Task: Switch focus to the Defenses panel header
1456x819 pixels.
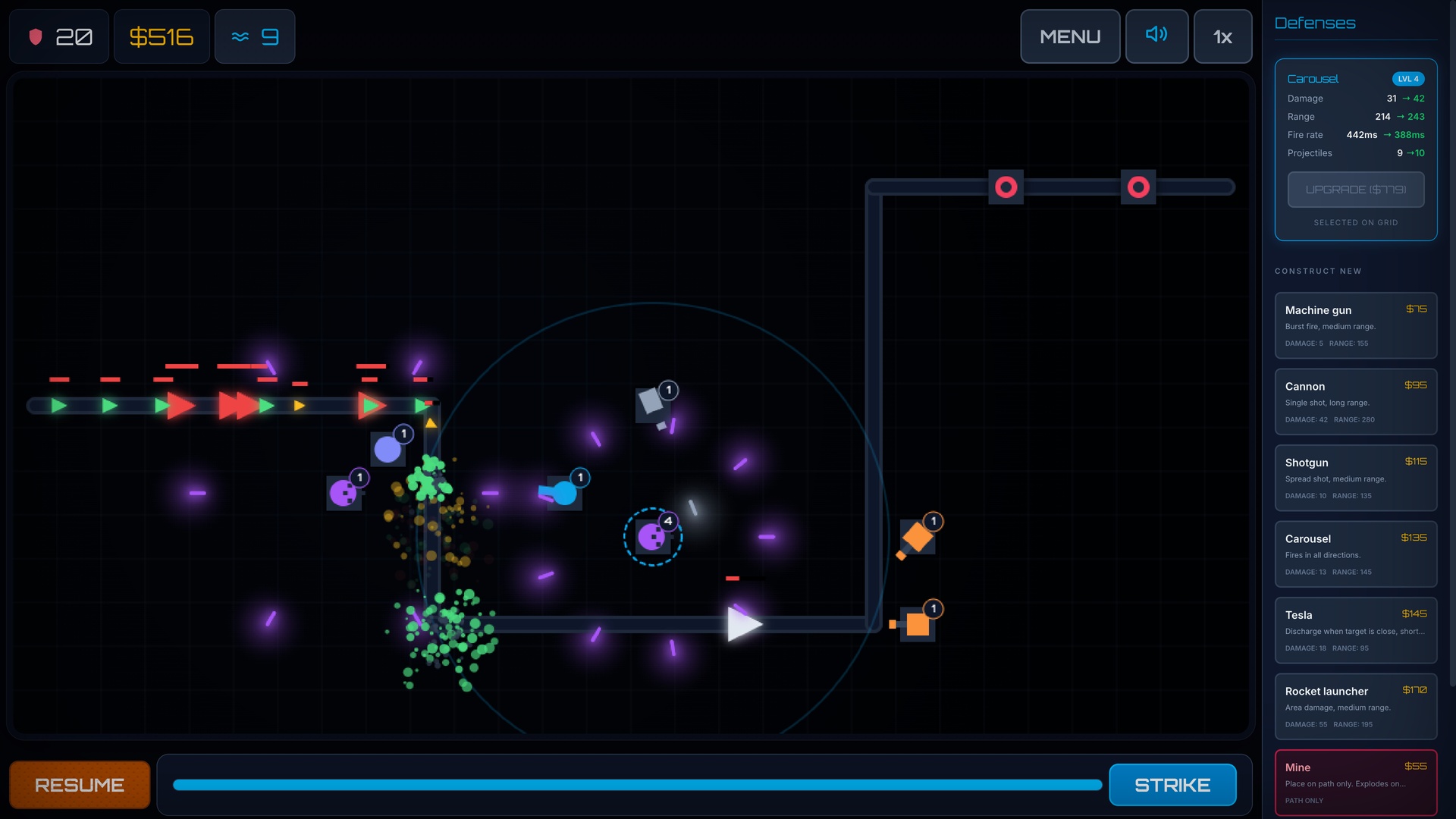Action: [x=1315, y=23]
